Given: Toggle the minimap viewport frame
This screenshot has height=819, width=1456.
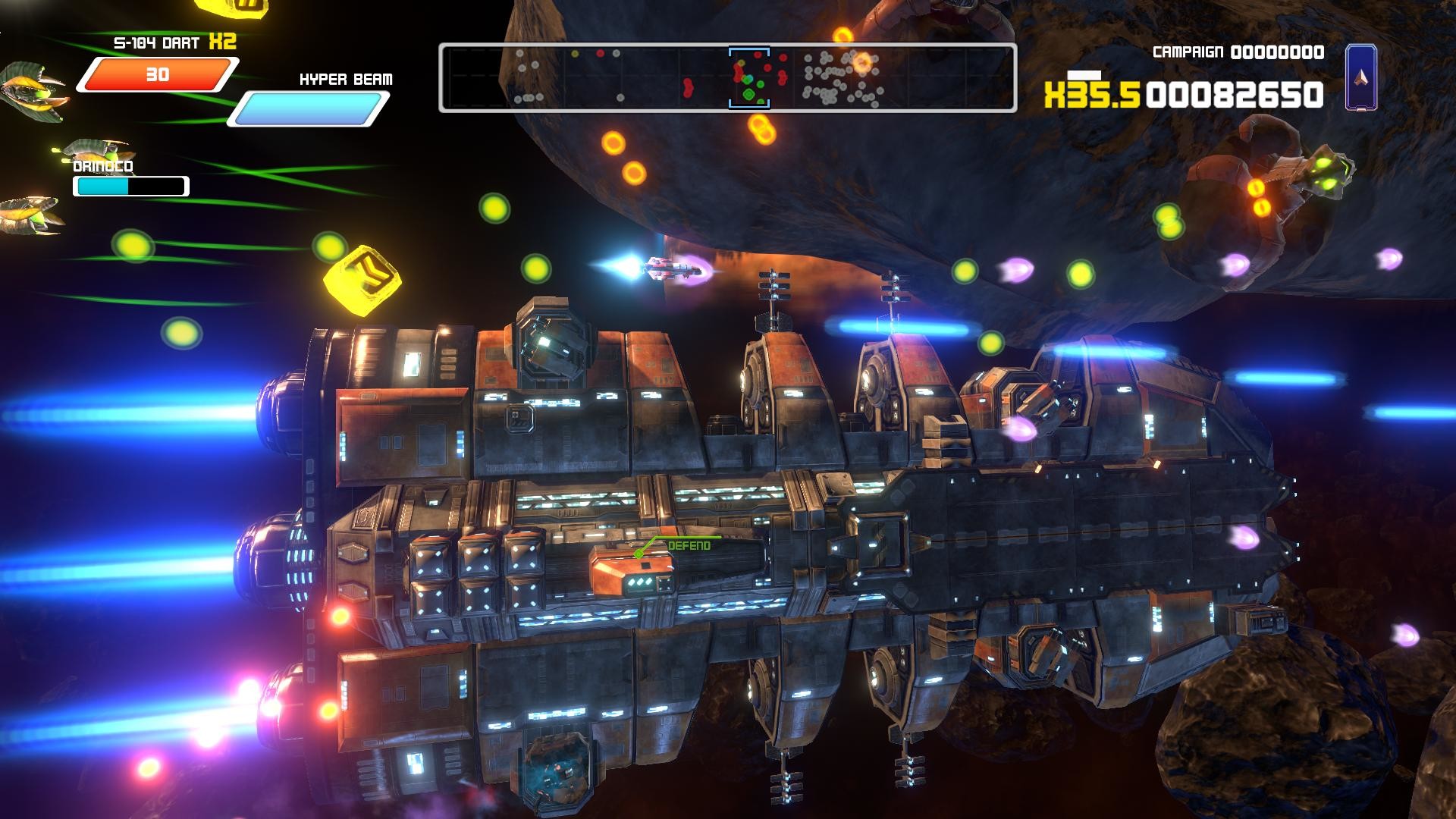Looking at the screenshot, I should tap(748, 76).
